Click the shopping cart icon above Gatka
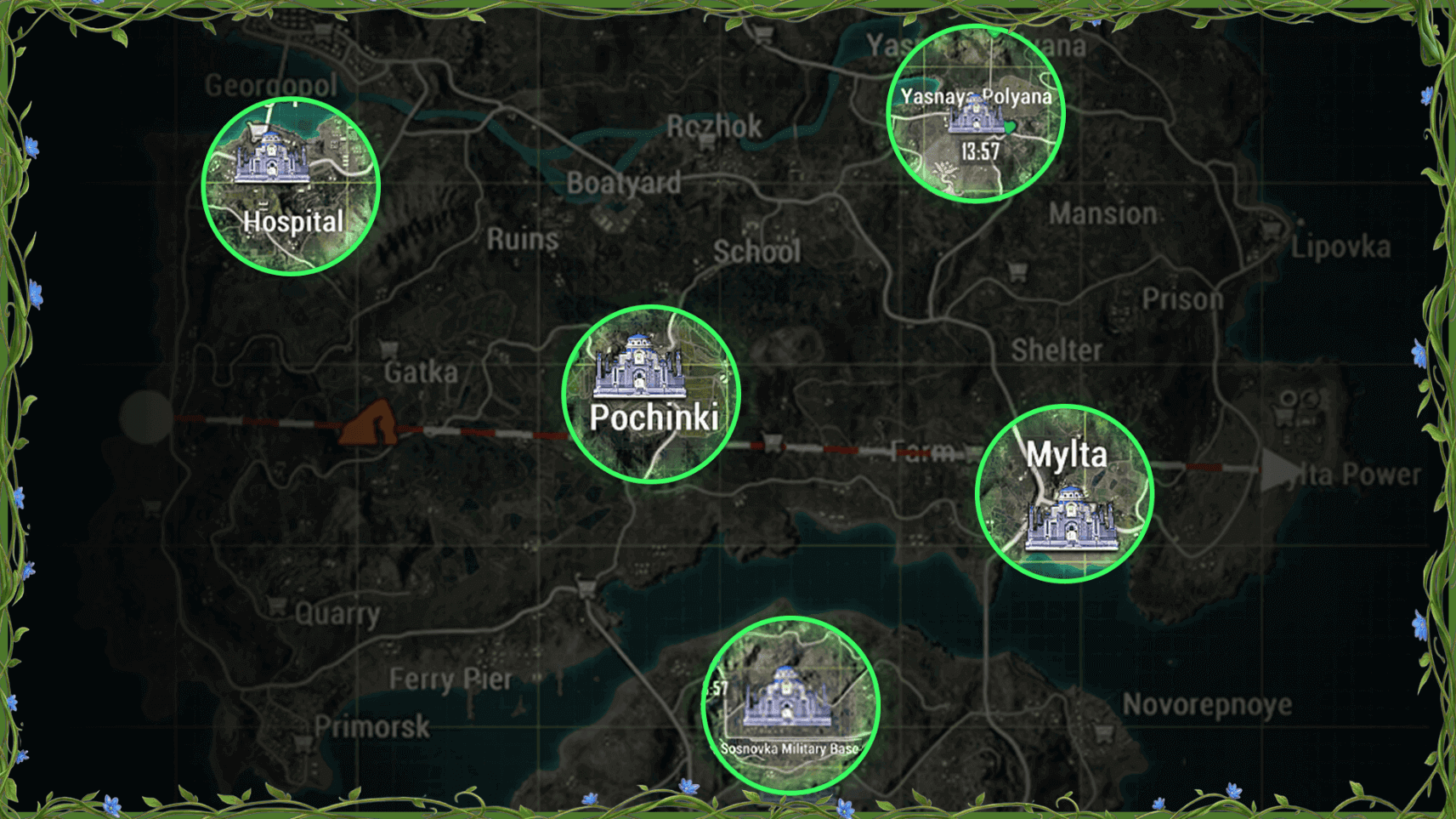 click(389, 349)
